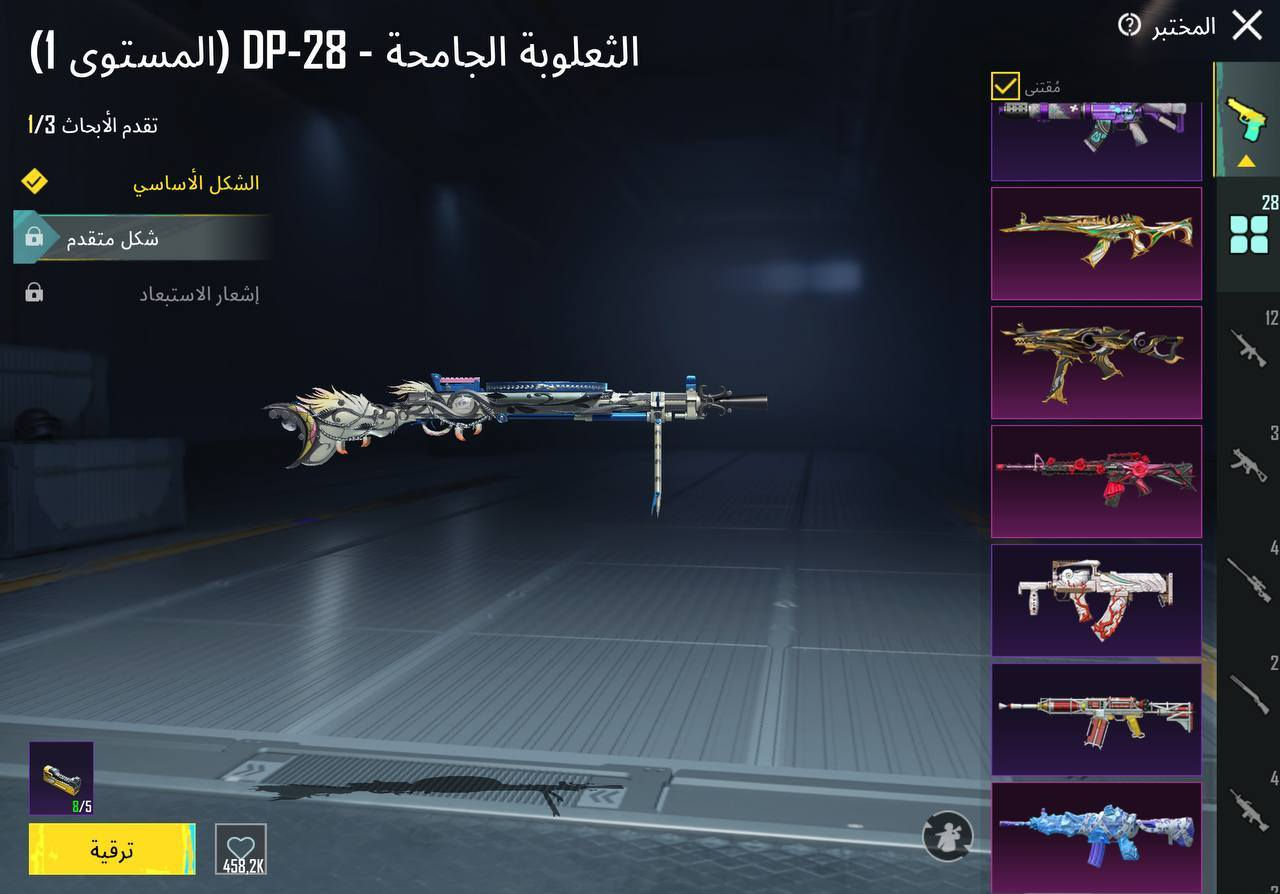Image resolution: width=1280 pixels, height=894 pixels.
Task: Select the assault rifle category with 12 items
Action: (x=1247, y=350)
